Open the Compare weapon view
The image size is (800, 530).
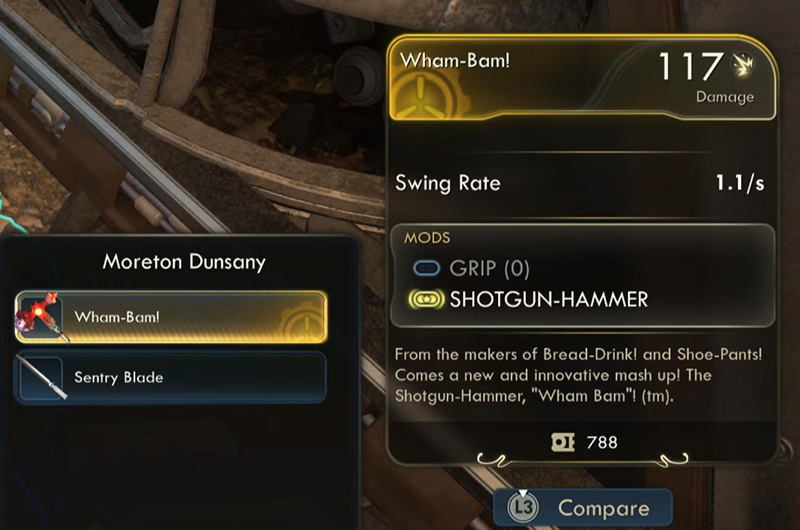pos(583,508)
